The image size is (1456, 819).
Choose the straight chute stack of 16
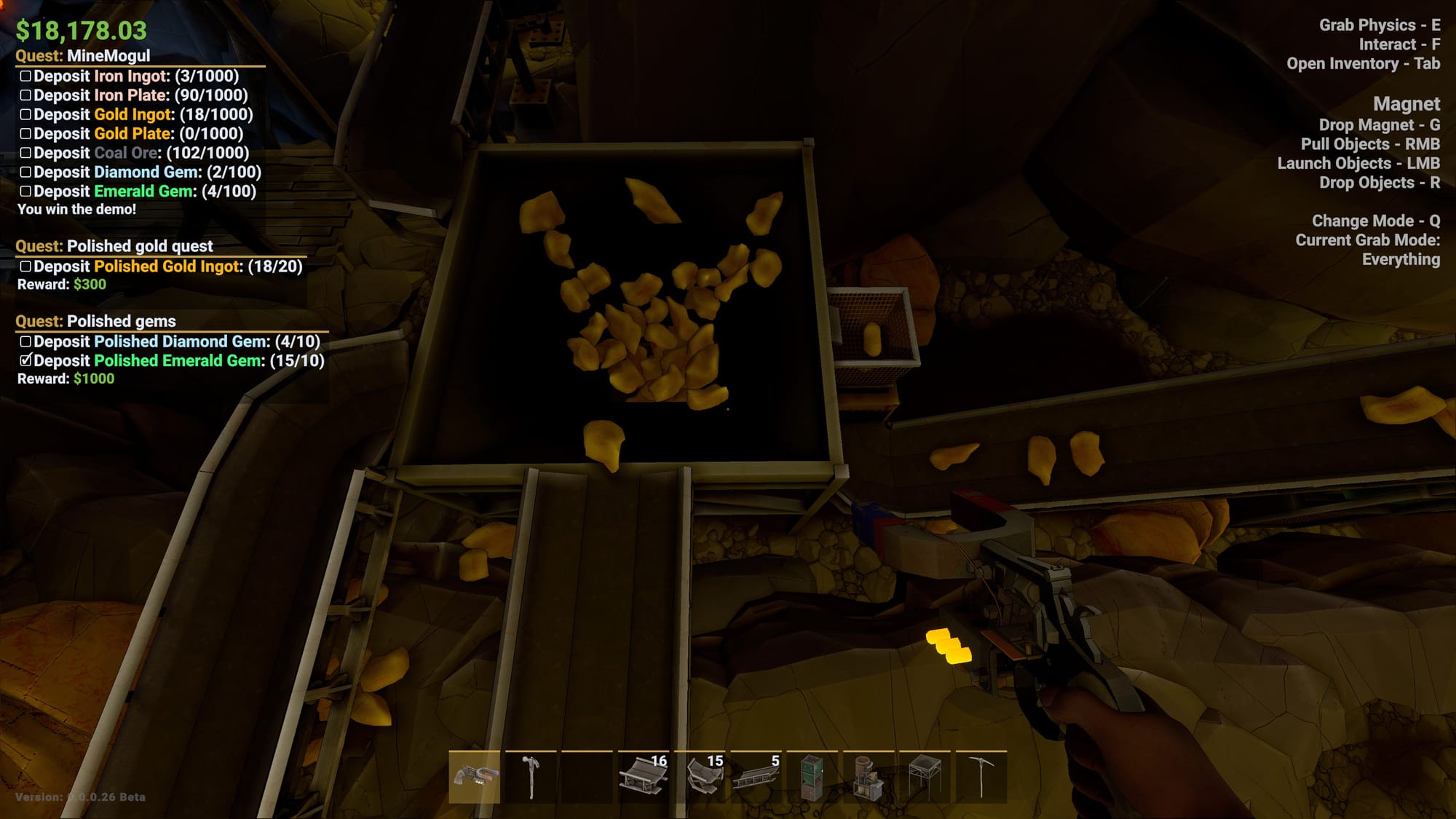[x=643, y=777]
